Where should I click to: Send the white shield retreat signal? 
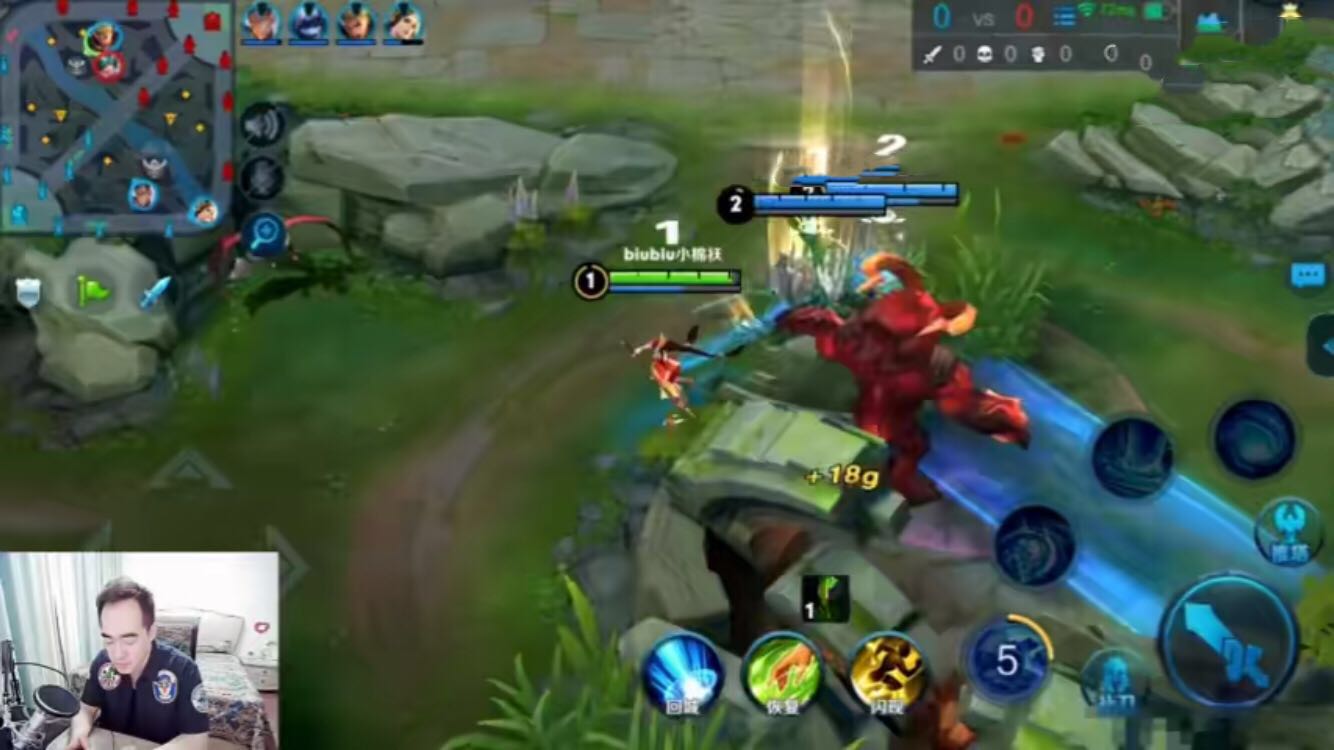(28, 292)
